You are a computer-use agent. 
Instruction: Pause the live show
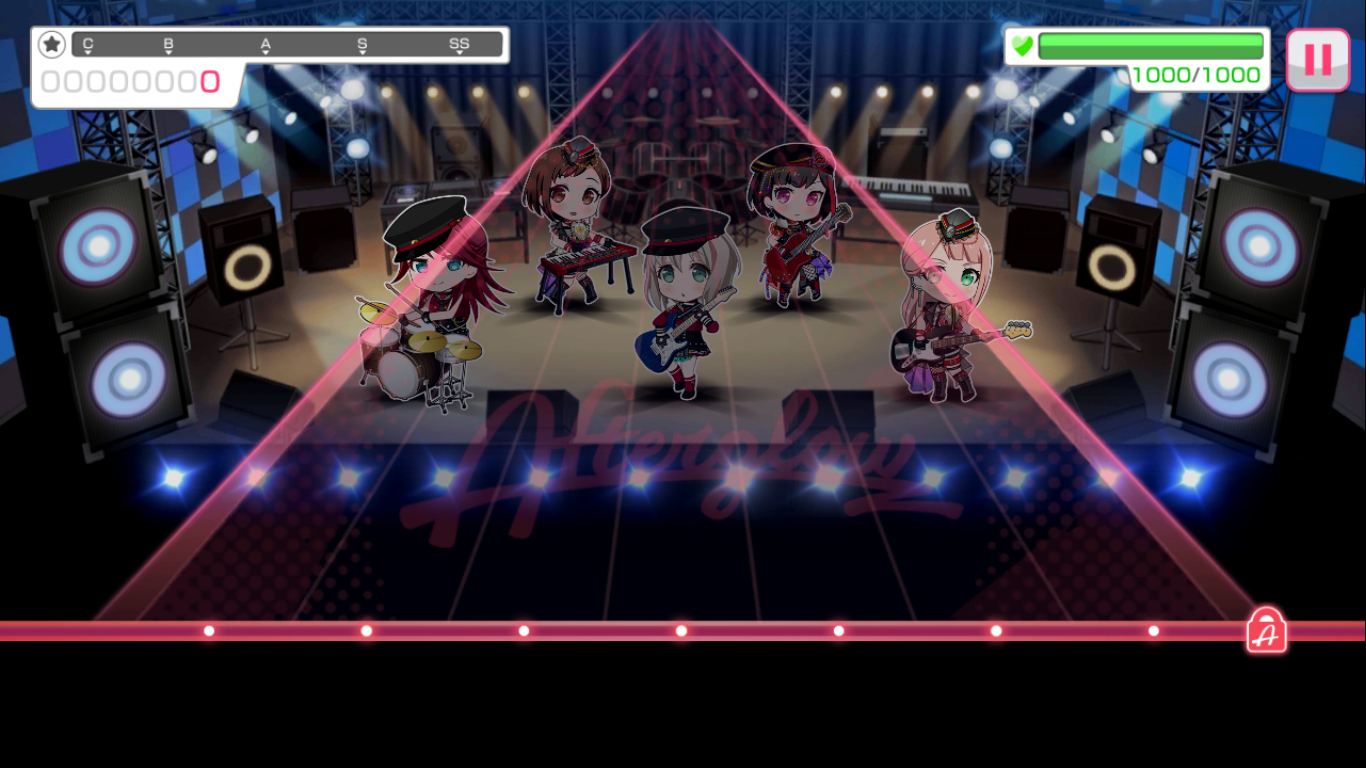pyautogui.click(x=1317, y=60)
